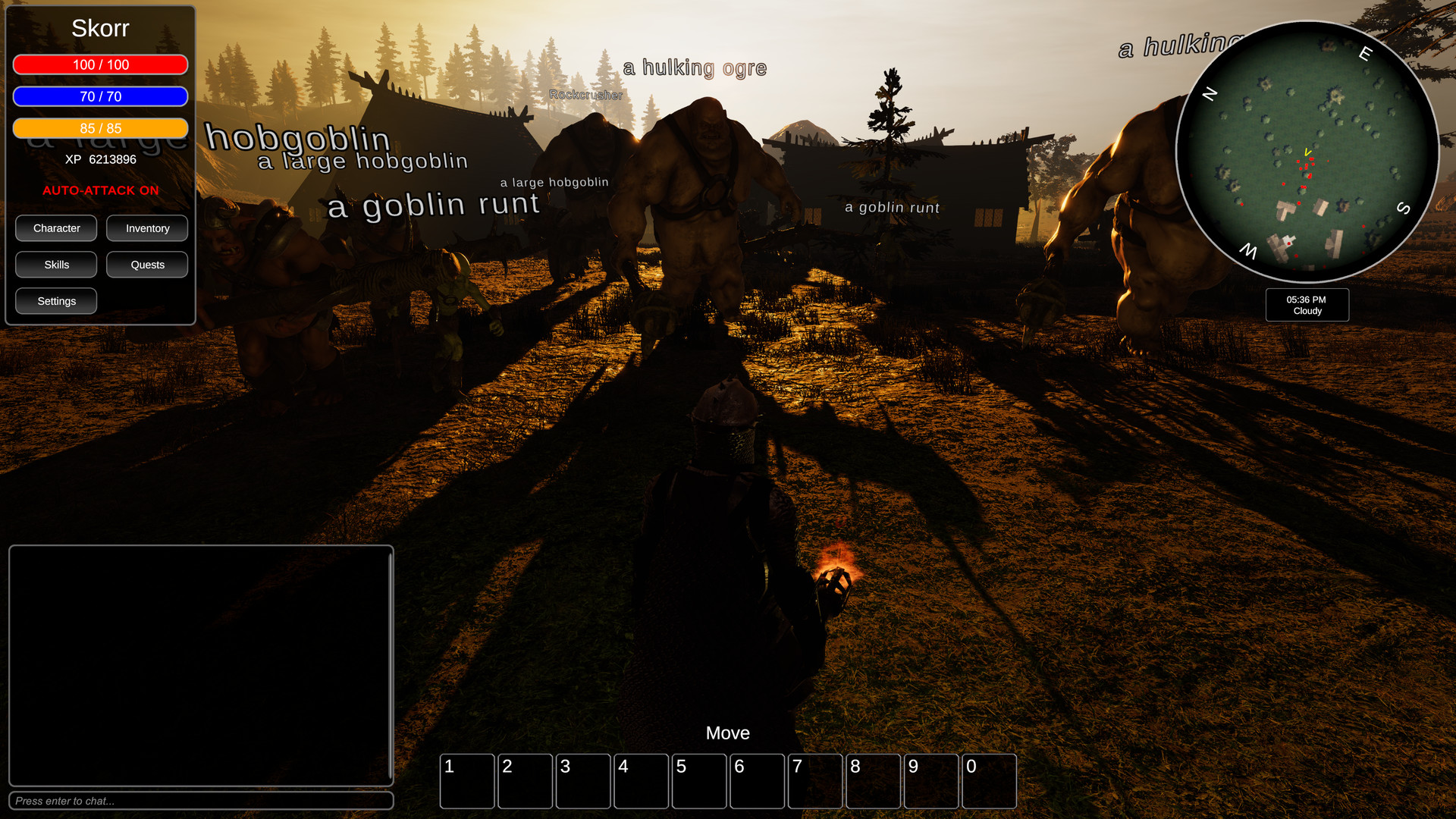Viewport: 1456px width, 819px height.
Task: Select hotbar slot 1
Action: 467,781
